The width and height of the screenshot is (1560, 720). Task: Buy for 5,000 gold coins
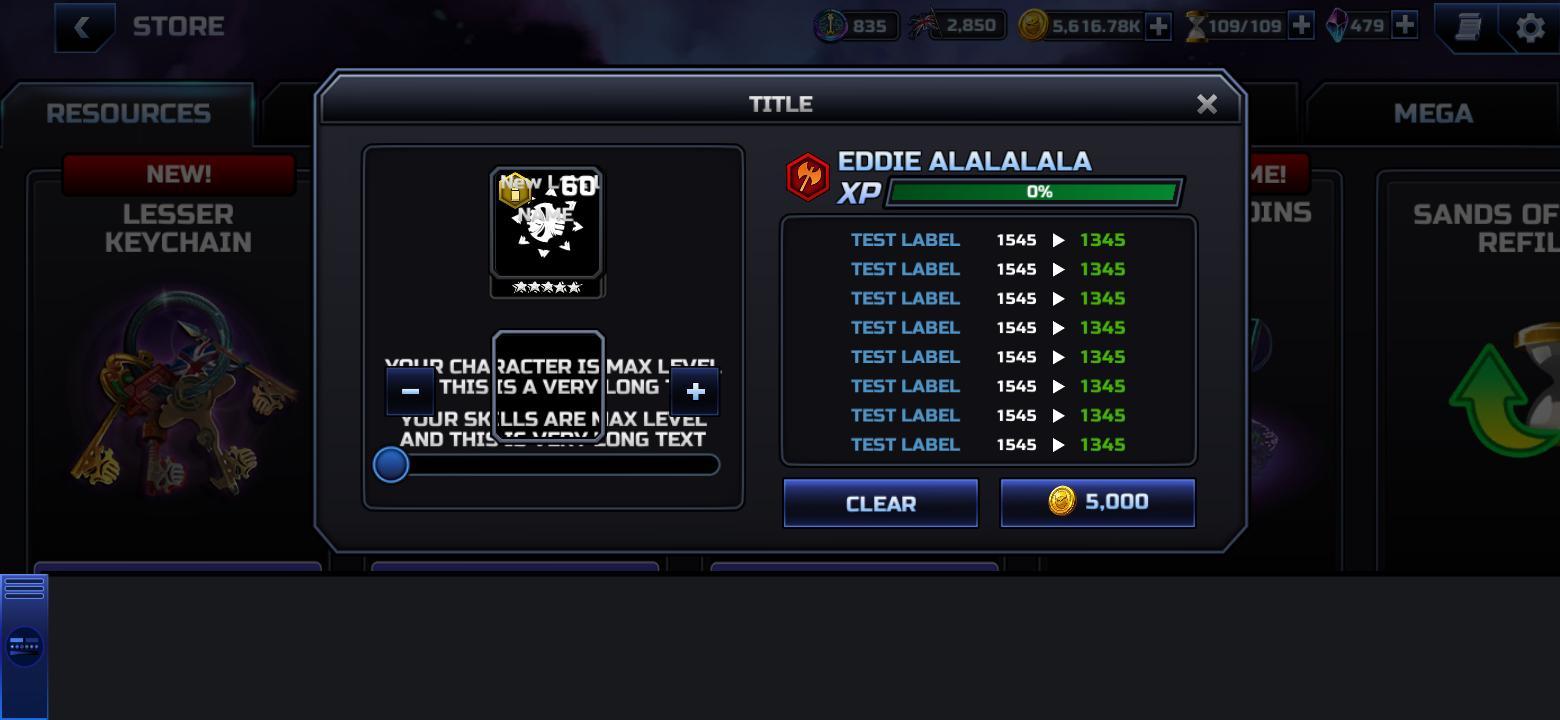[1097, 502]
